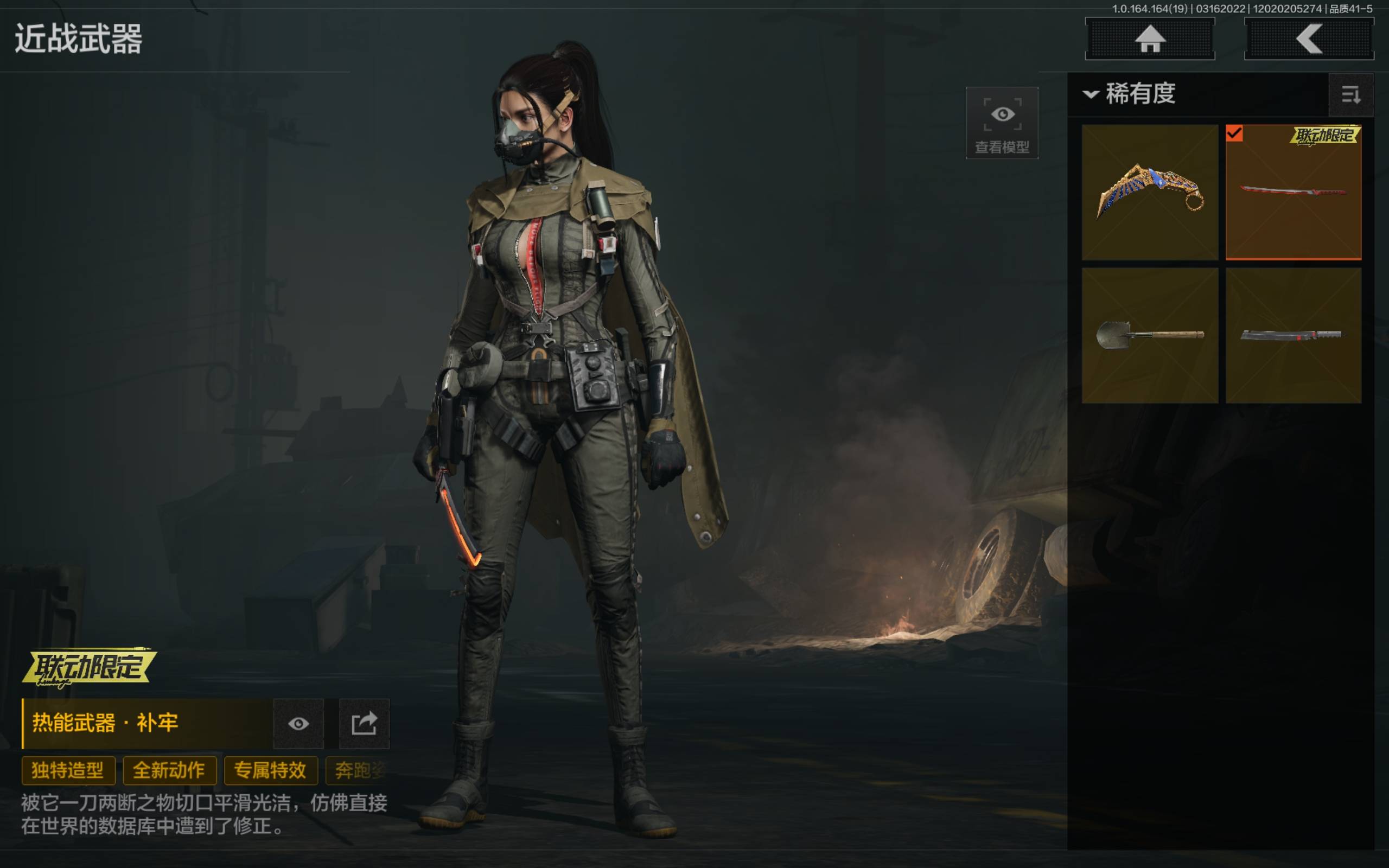Go back with the arrow button
This screenshot has height=868, width=1389.
tap(1309, 39)
